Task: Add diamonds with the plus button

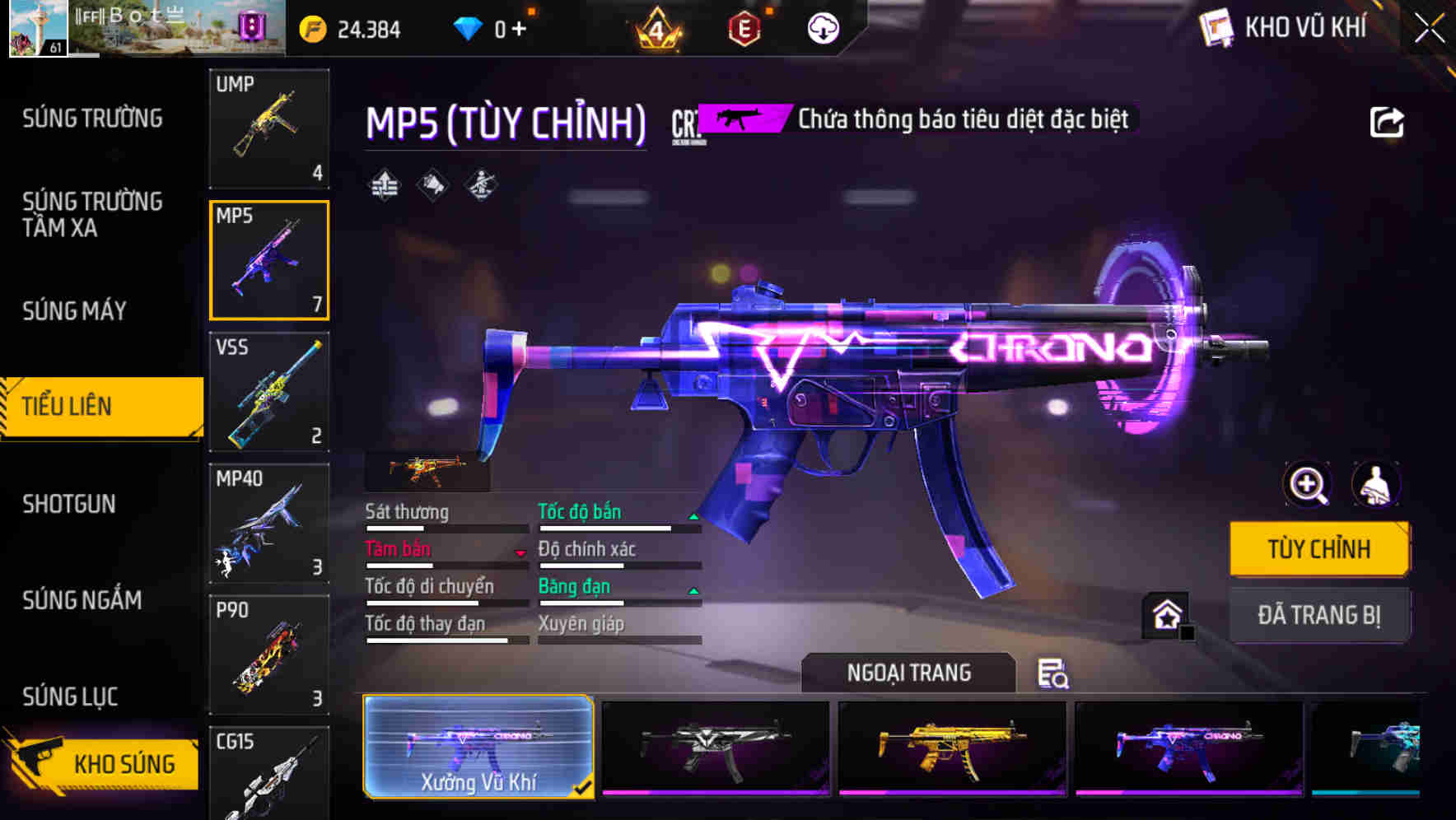Action: tap(519, 29)
